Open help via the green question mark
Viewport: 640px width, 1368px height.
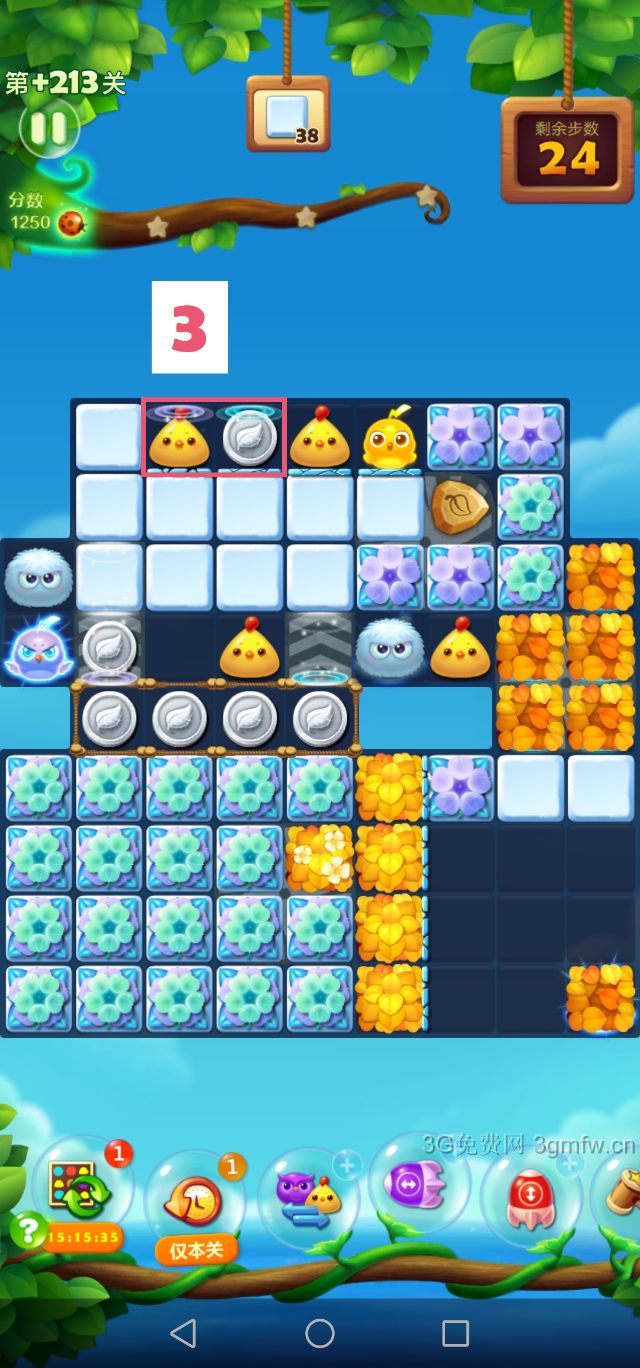point(26,1229)
